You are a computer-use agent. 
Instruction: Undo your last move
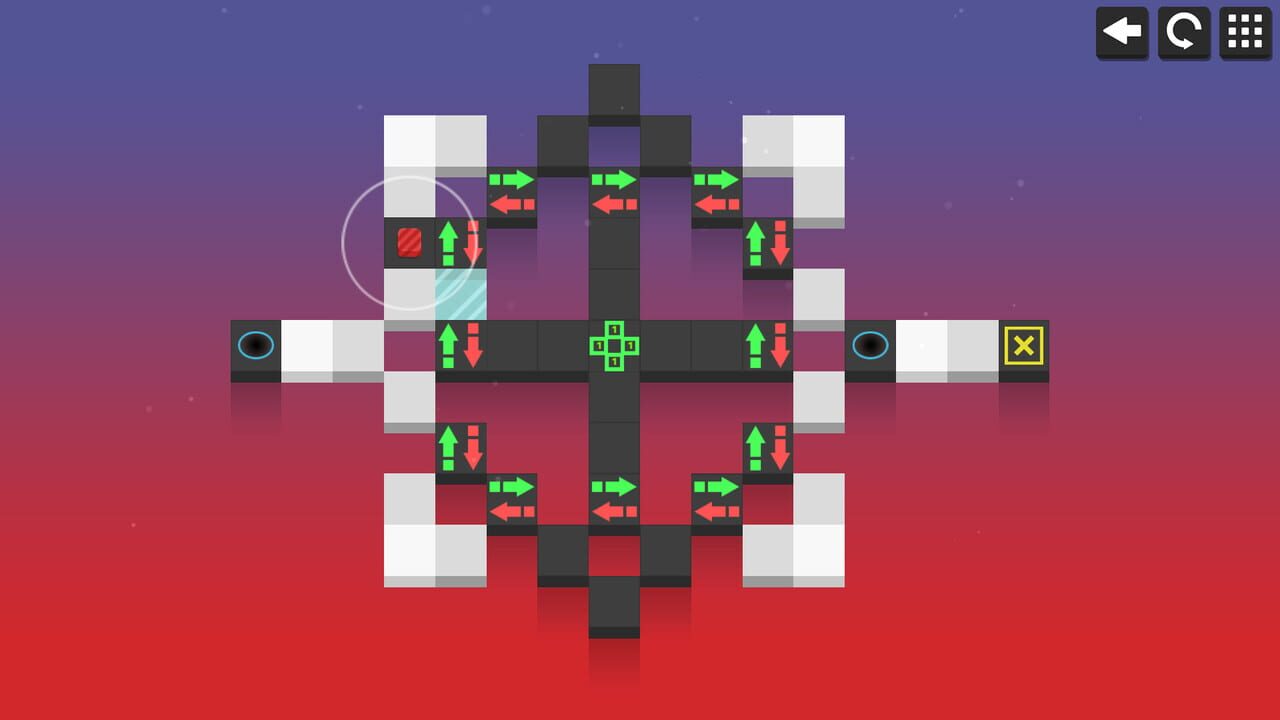coord(1122,31)
